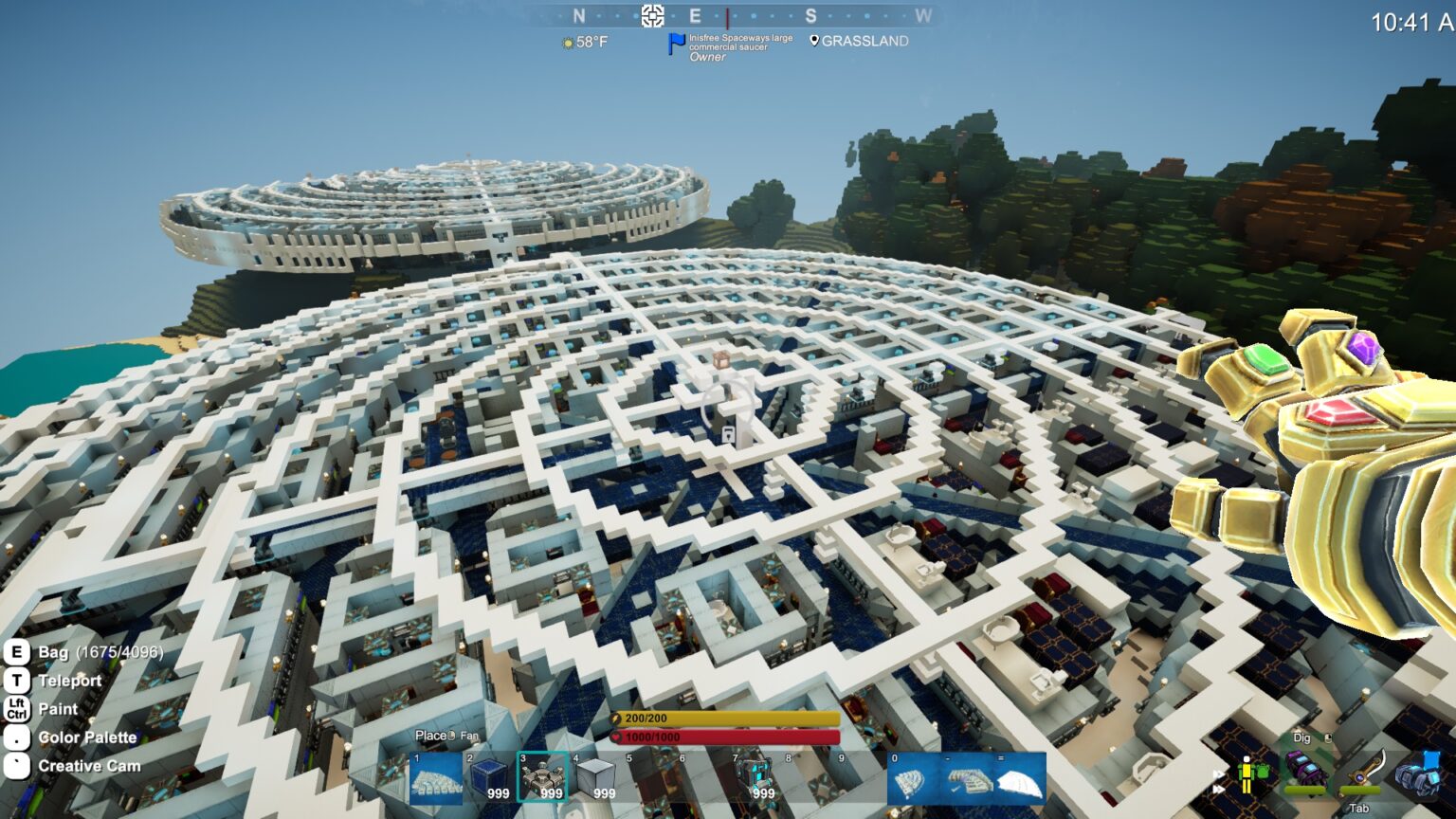This screenshot has width=1456, height=819.
Task: Select the blueprint in hotbar slot 0
Action: pyautogui.click(x=914, y=779)
